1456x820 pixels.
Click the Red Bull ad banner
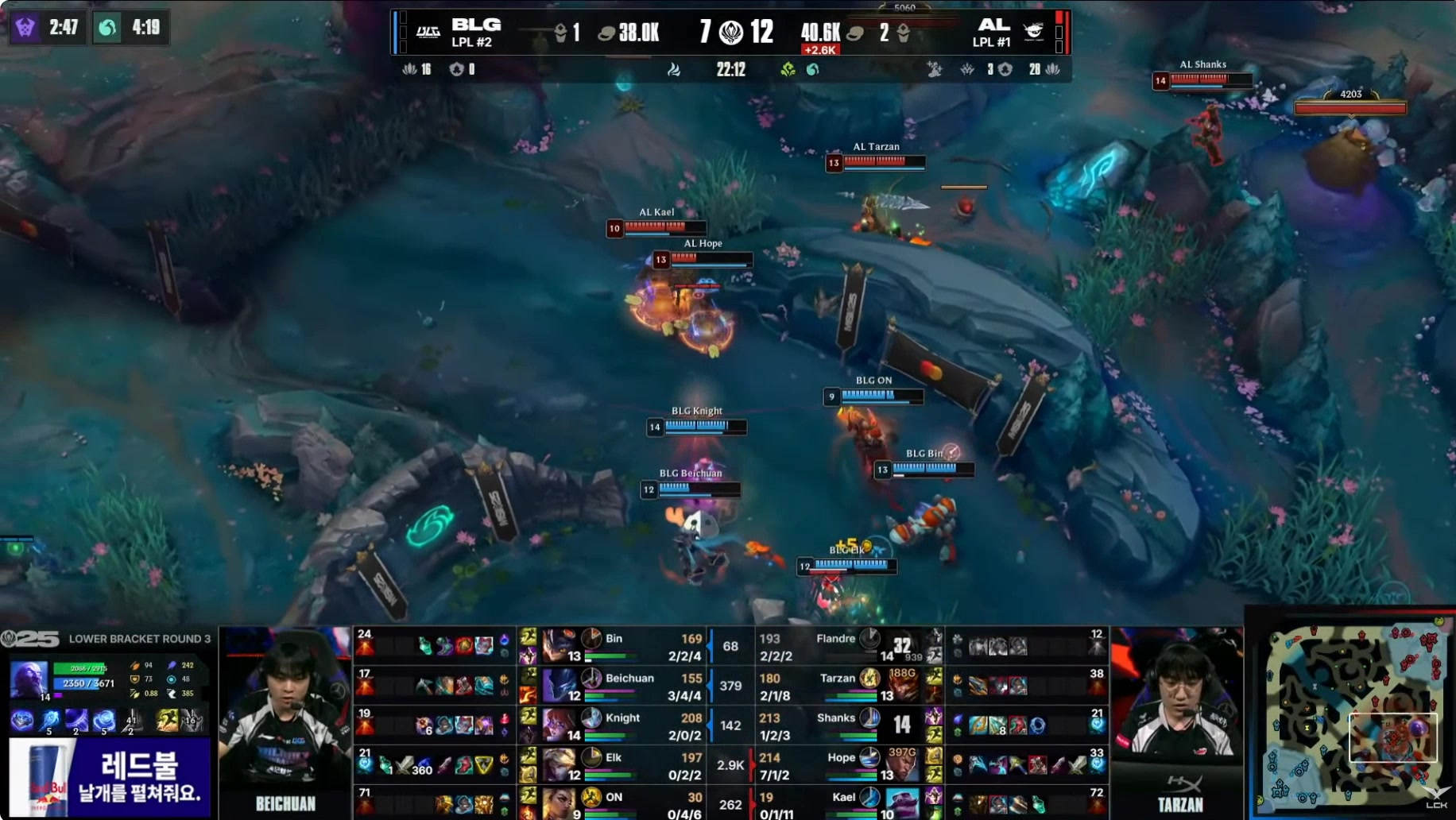(x=110, y=776)
